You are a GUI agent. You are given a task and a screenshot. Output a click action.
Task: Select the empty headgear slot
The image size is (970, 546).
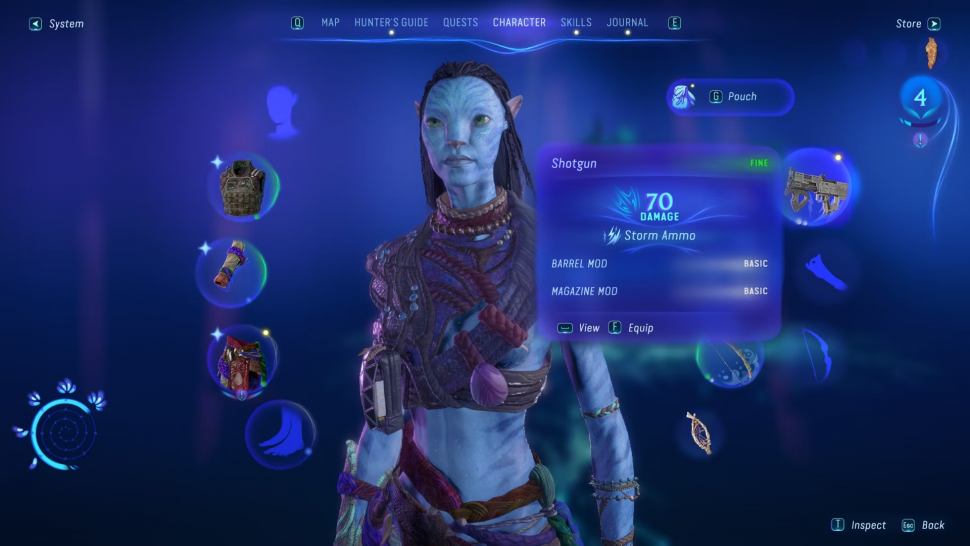283,110
